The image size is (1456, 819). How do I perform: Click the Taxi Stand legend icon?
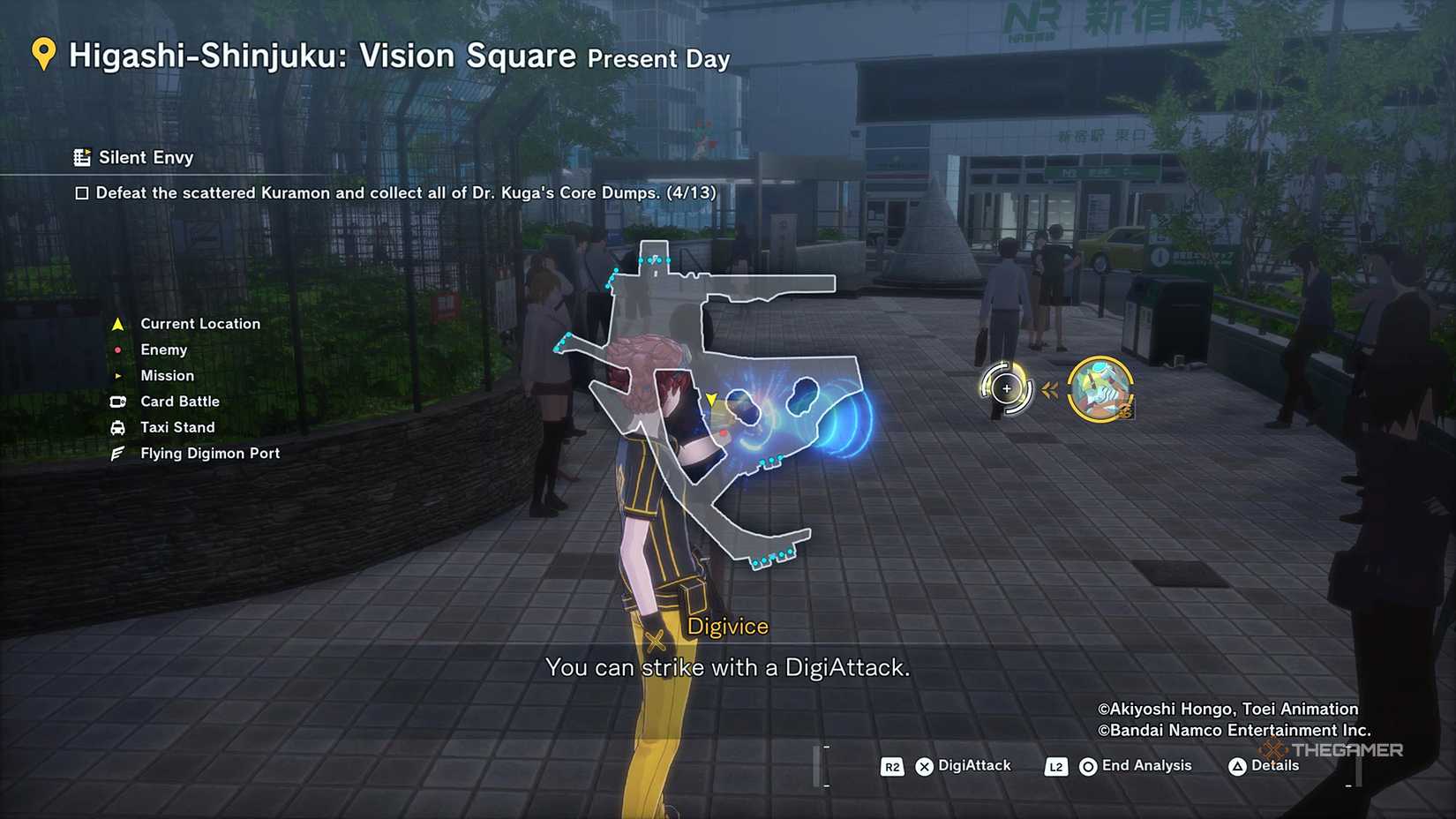pyautogui.click(x=116, y=427)
